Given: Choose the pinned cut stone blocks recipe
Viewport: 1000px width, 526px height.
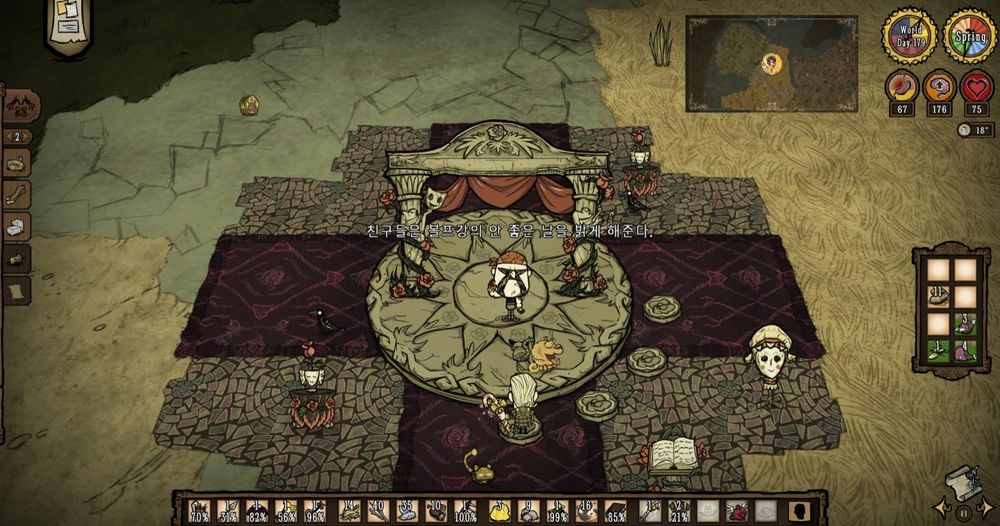Looking at the screenshot, I should click(17, 226).
